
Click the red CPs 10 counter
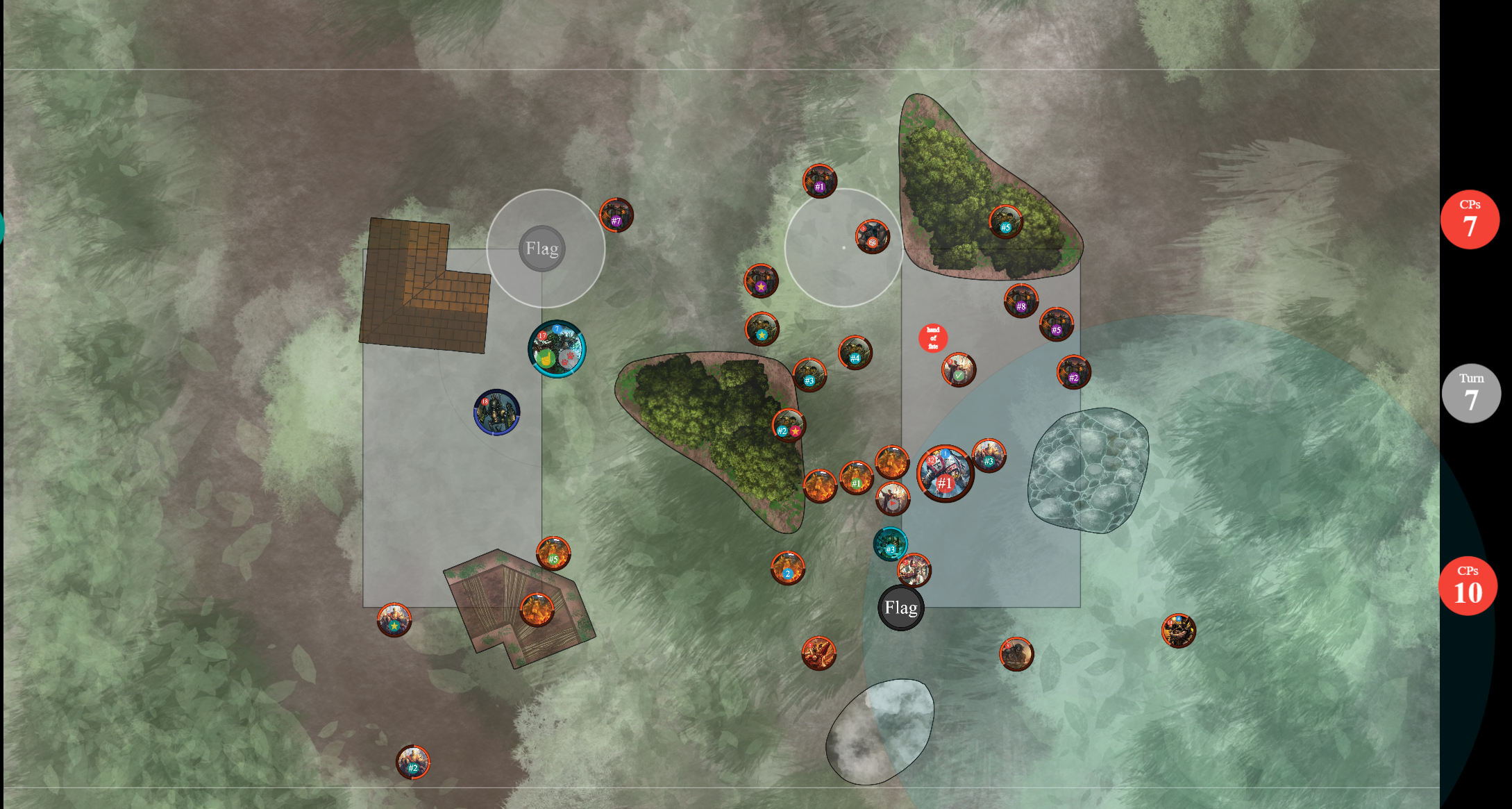click(x=1468, y=586)
